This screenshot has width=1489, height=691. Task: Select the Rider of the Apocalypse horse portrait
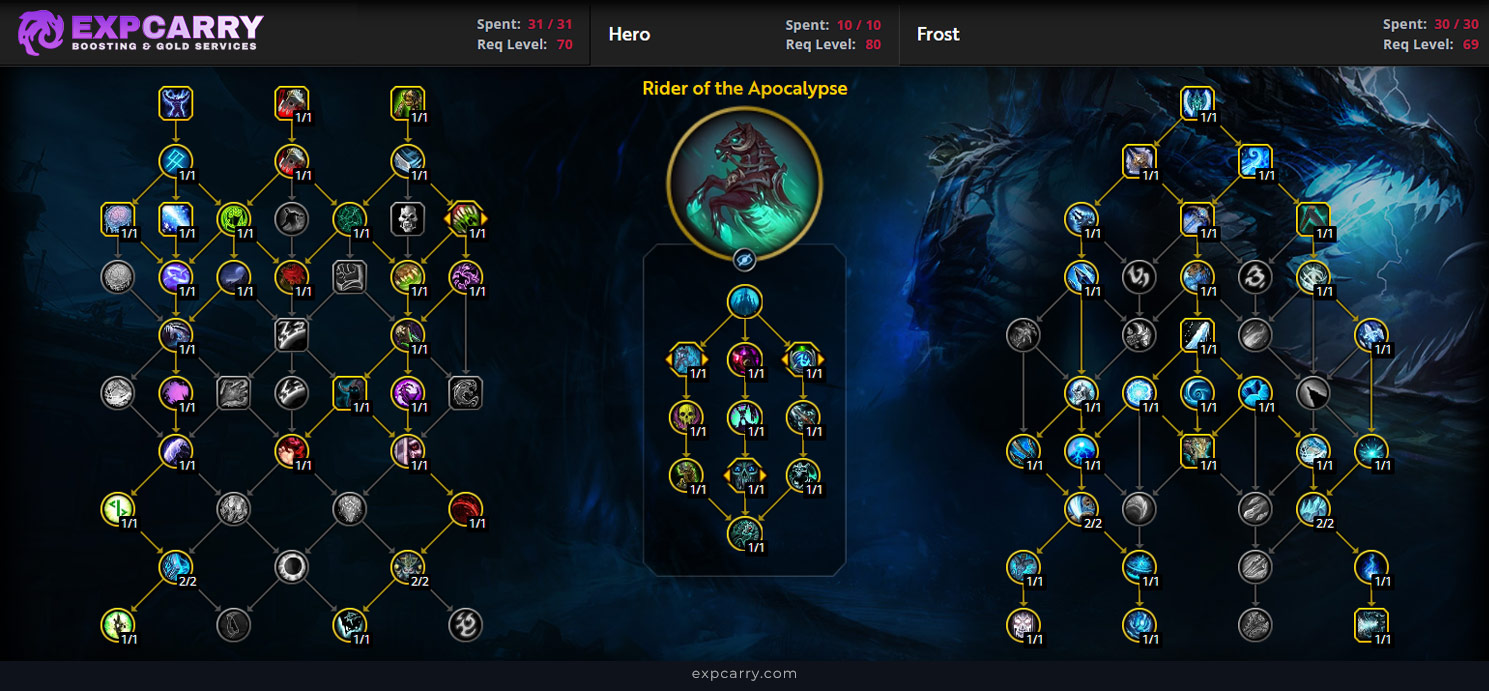pos(744,183)
